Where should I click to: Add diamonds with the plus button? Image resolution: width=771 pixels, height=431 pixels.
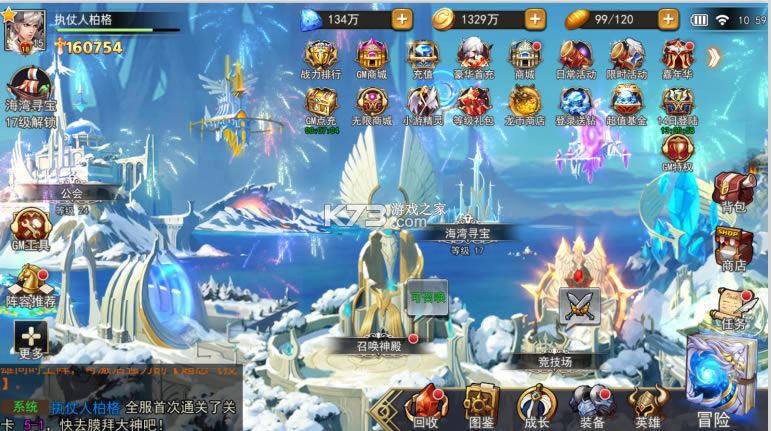[401, 19]
